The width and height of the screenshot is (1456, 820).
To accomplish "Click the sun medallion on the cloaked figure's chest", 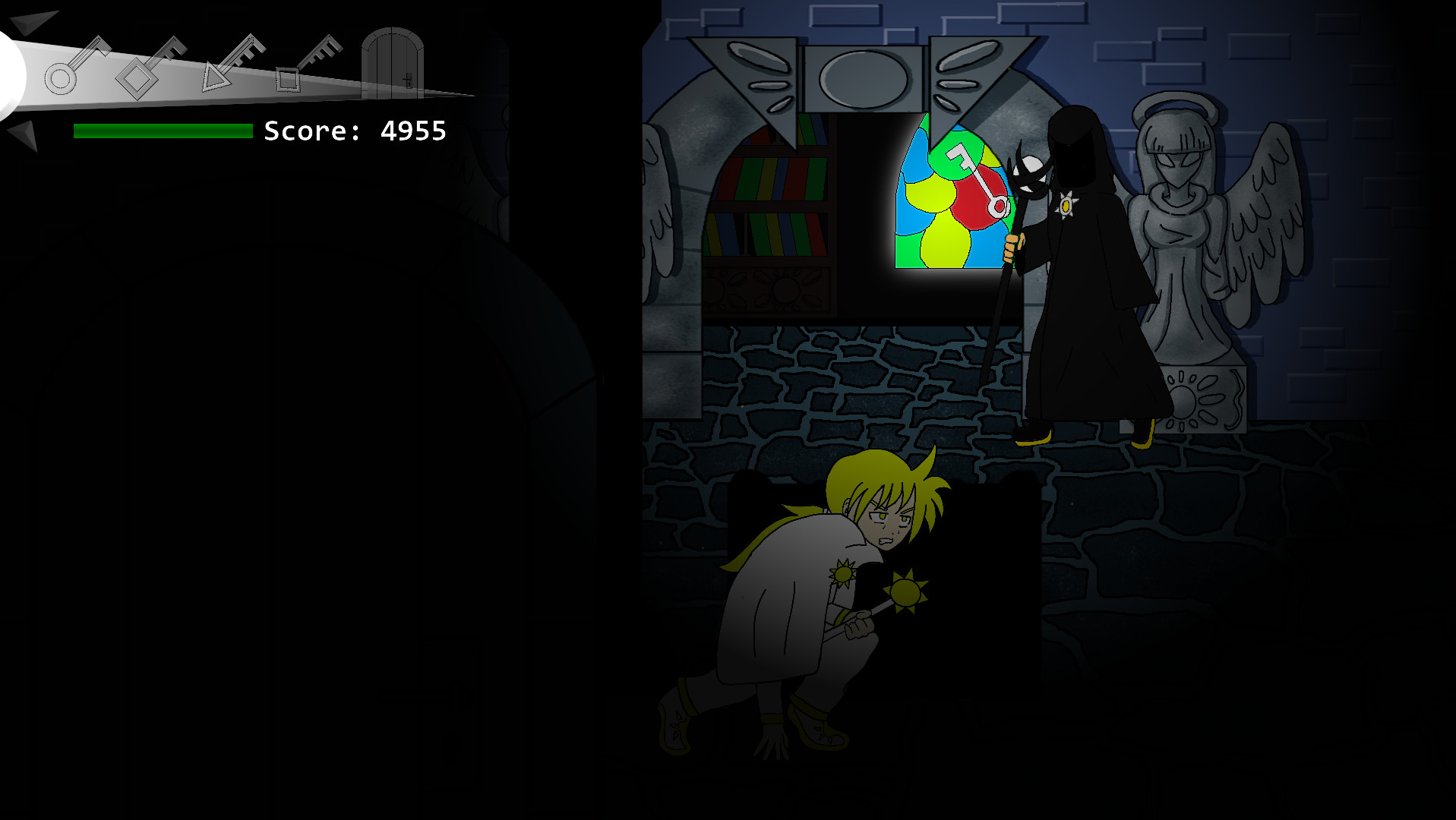I will [x=1065, y=203].
